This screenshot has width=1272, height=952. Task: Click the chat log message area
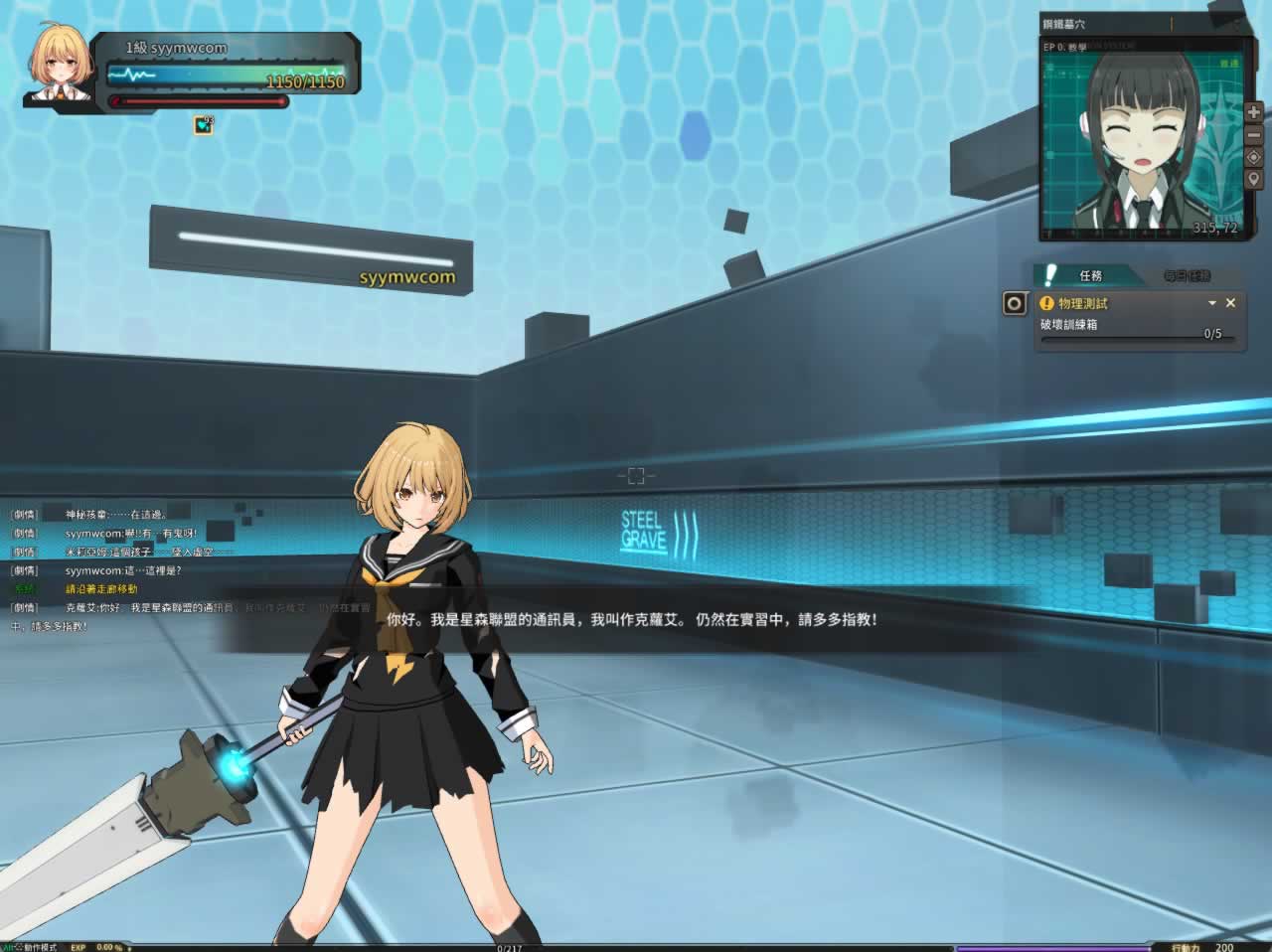(149, 569)
